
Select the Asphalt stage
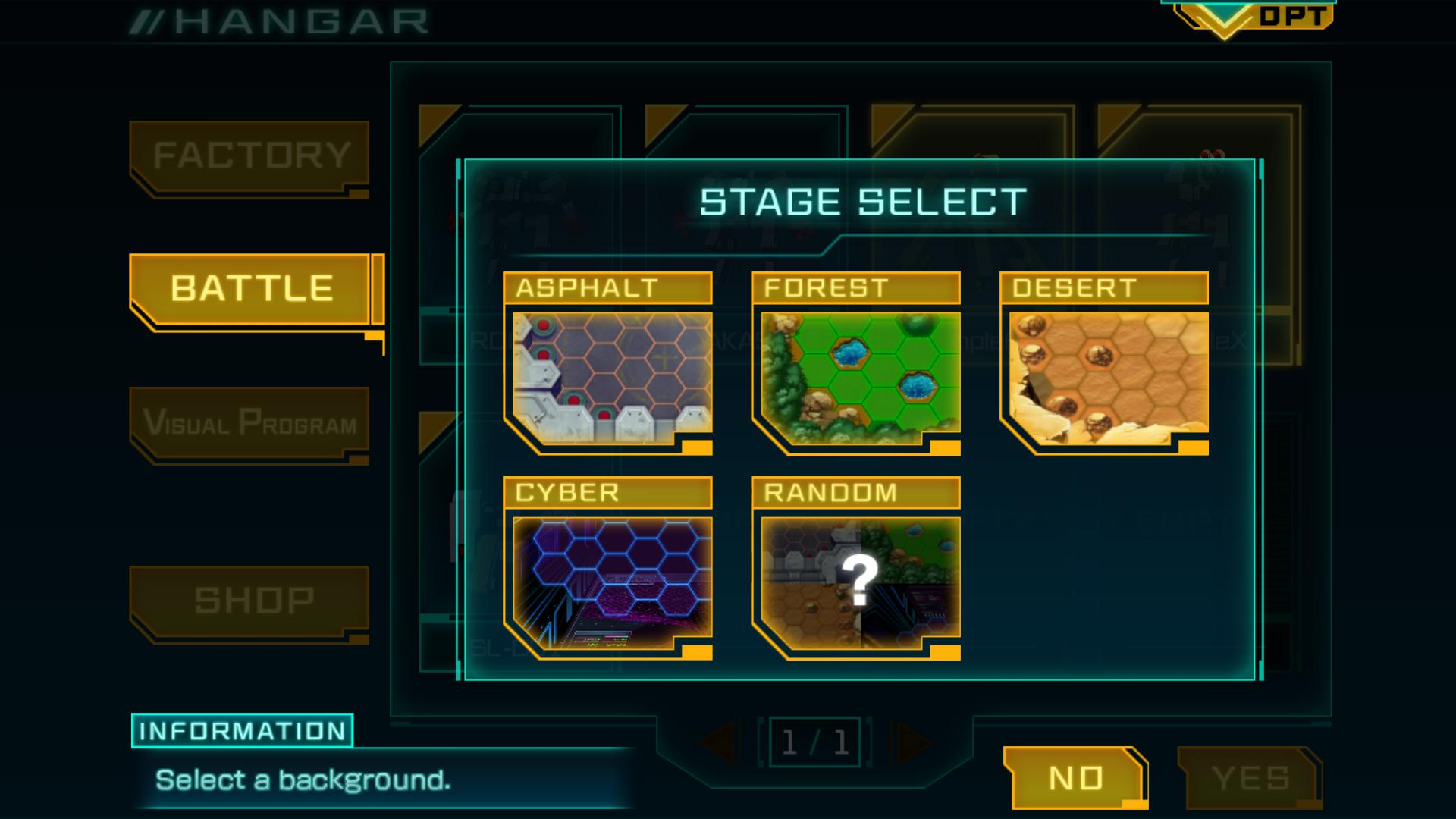(608, 364)
